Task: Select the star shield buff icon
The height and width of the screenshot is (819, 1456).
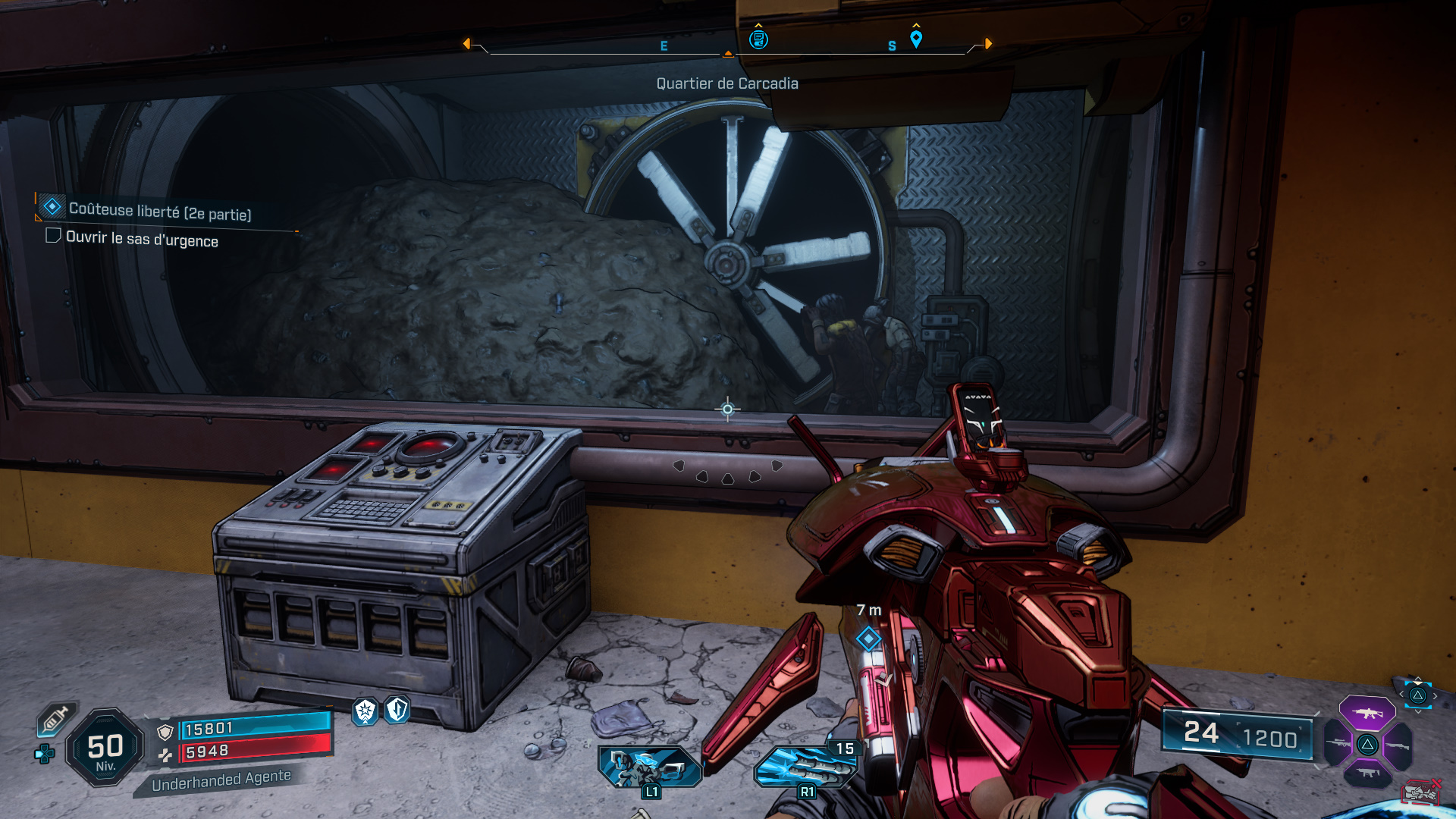Action: [366, 711]
